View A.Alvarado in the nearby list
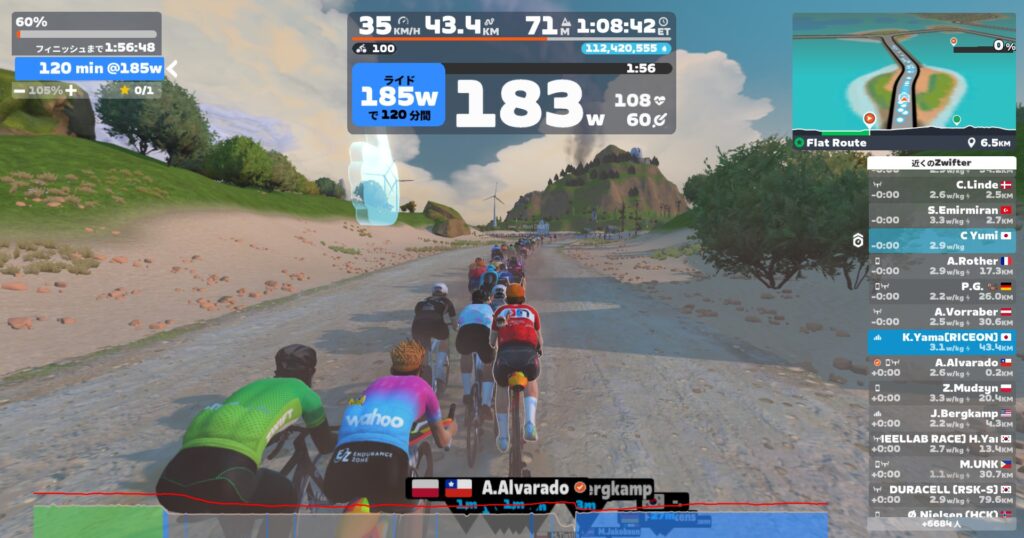This screenshot has width=1024, height=538. coord(941,367)
